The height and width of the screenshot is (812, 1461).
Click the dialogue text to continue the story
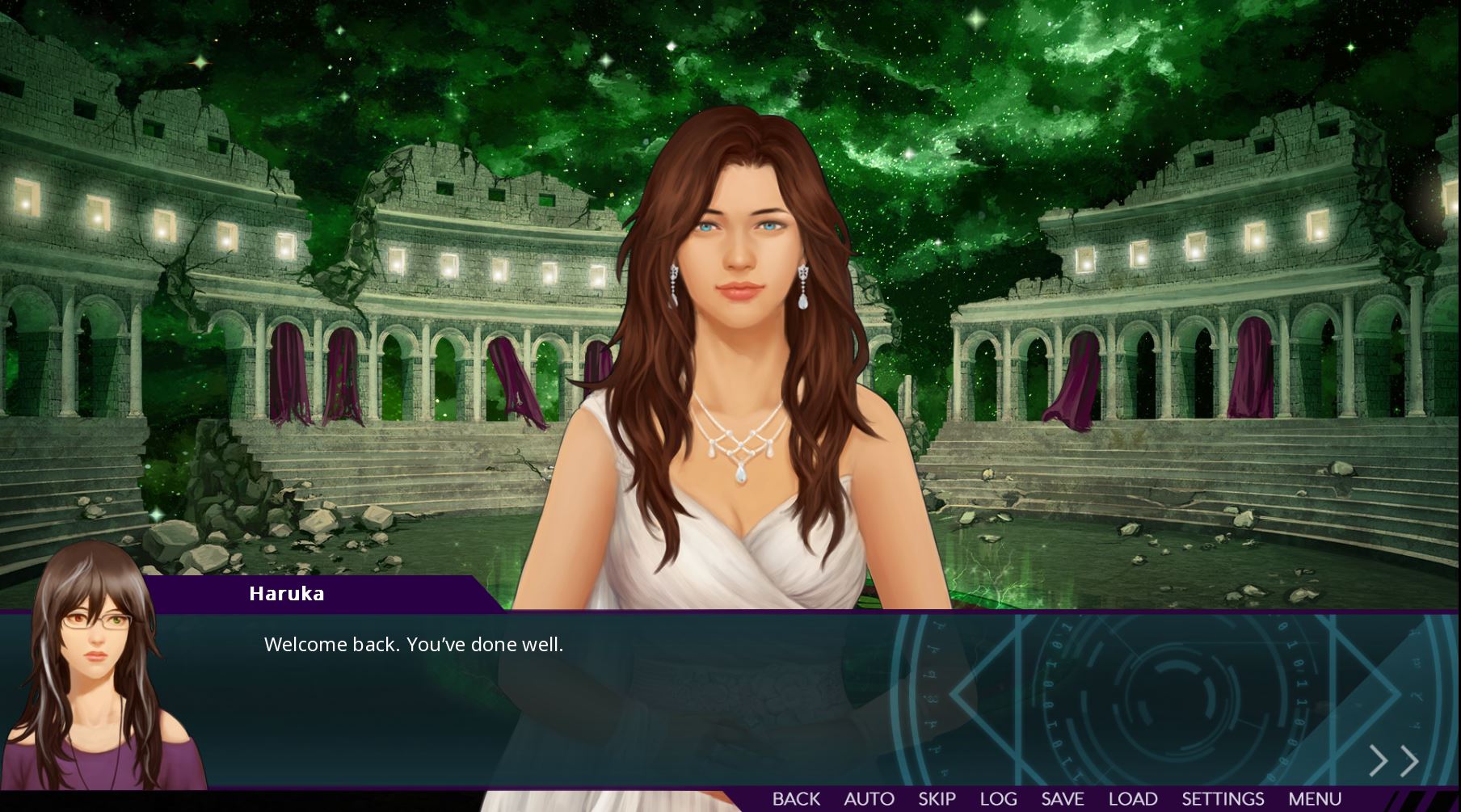pos(414,644)
